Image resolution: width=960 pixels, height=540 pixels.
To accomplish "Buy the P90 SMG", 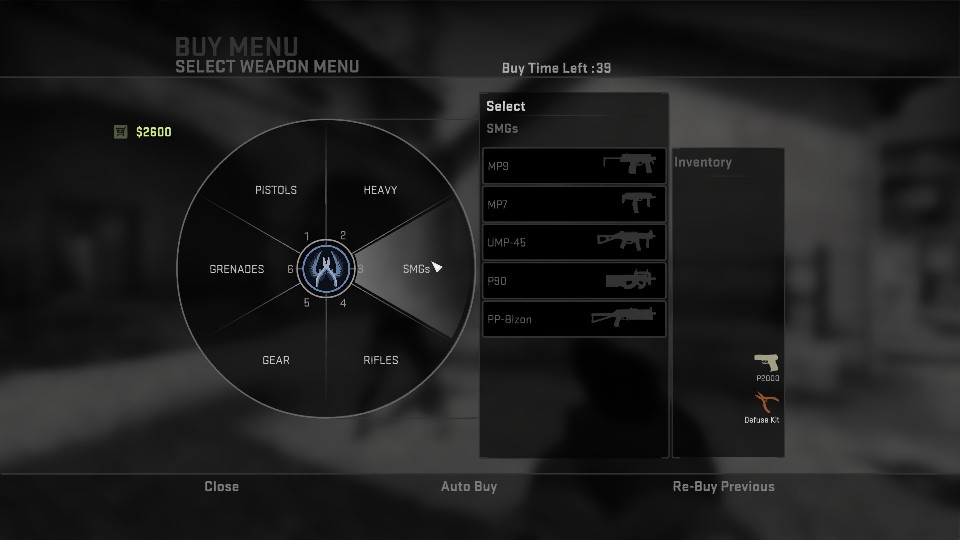I will tap(574, 281).
